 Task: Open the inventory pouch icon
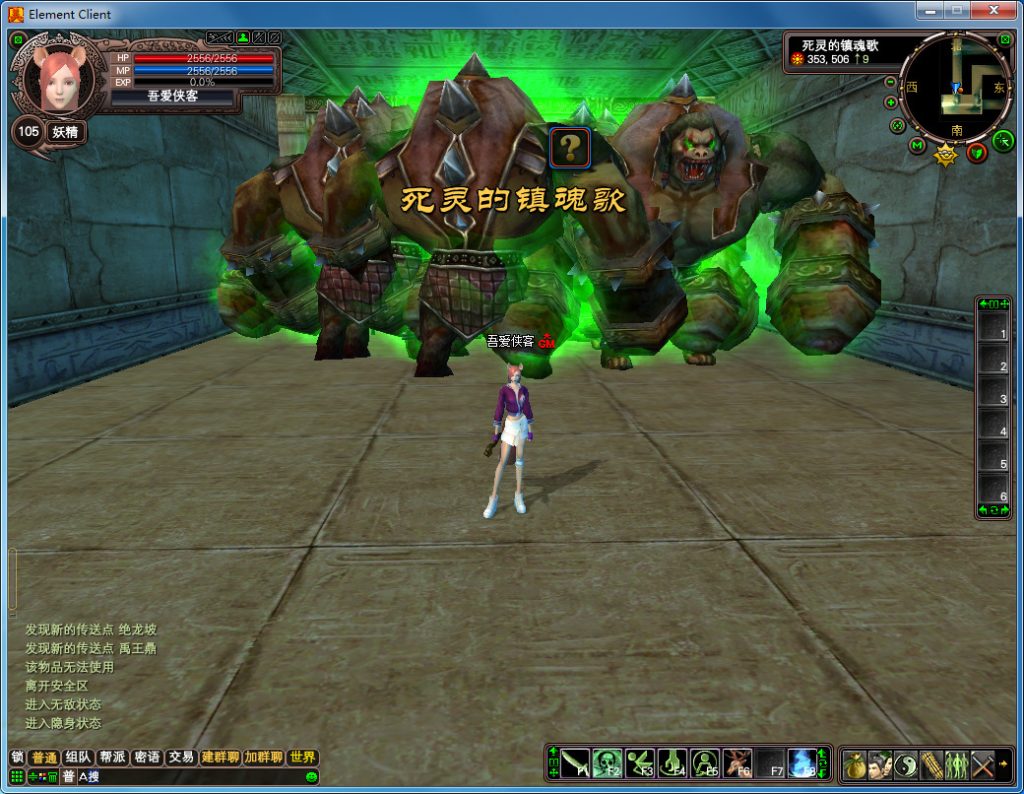click(x=854, y=765)
